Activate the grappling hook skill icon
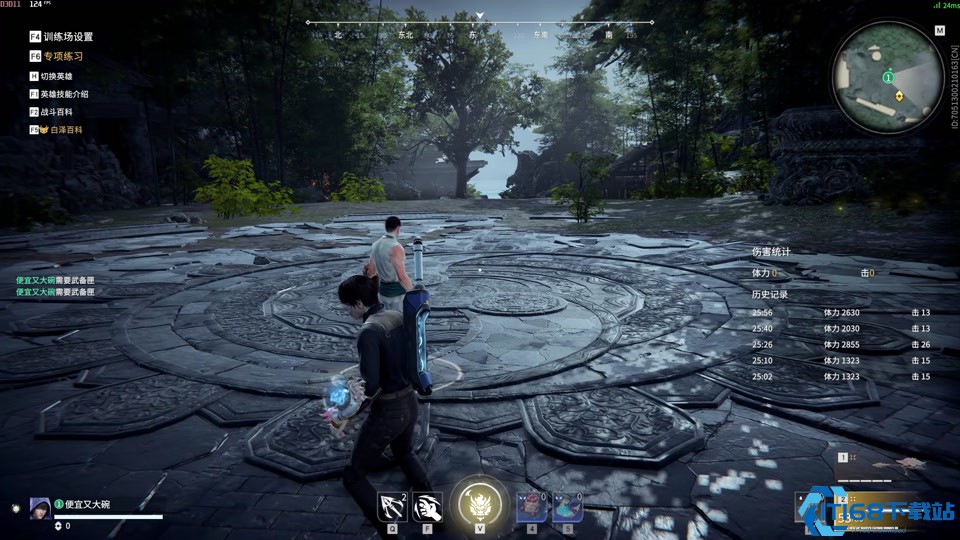 [392, 507]
